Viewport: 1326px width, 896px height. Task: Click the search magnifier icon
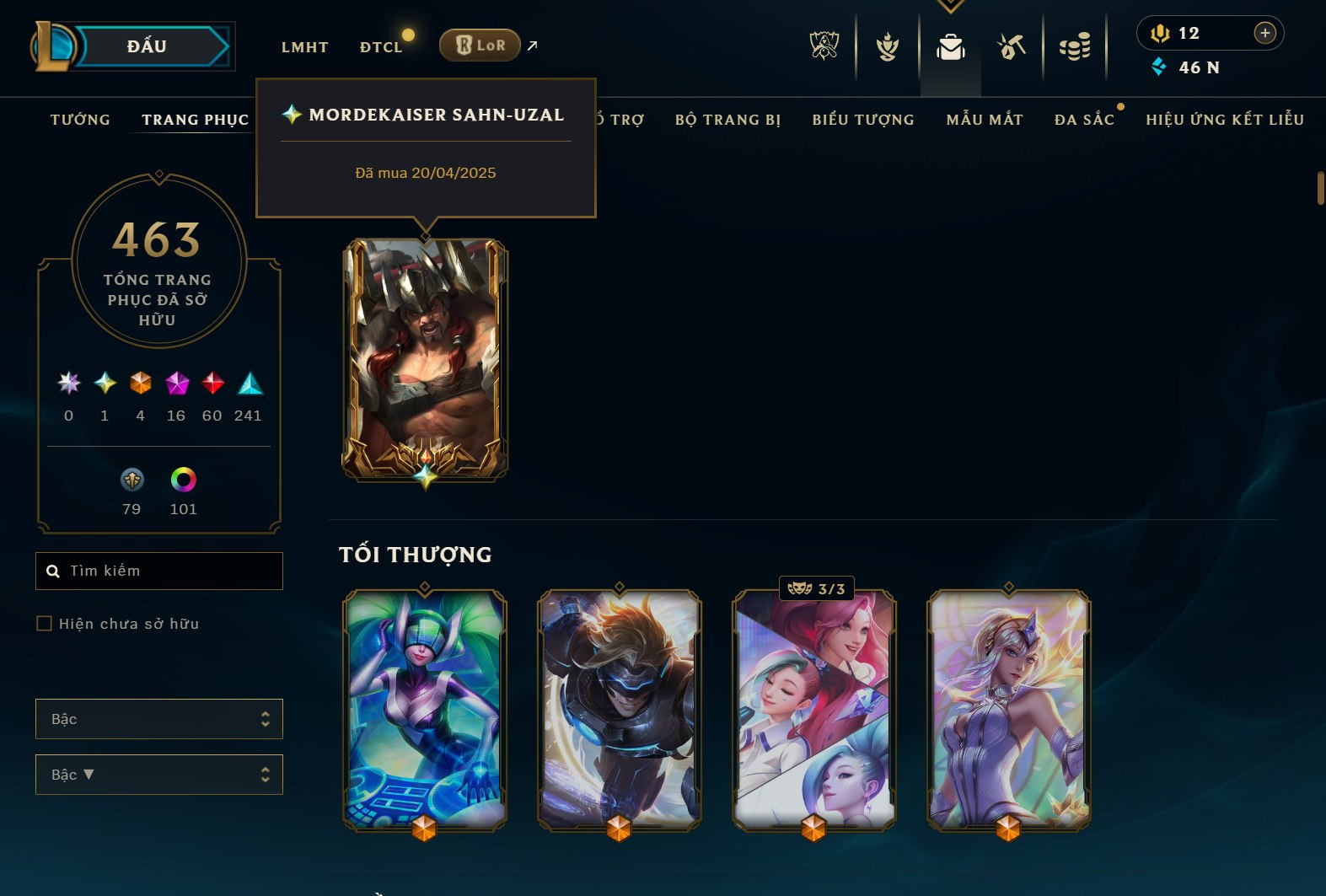(x=52, y=571)
